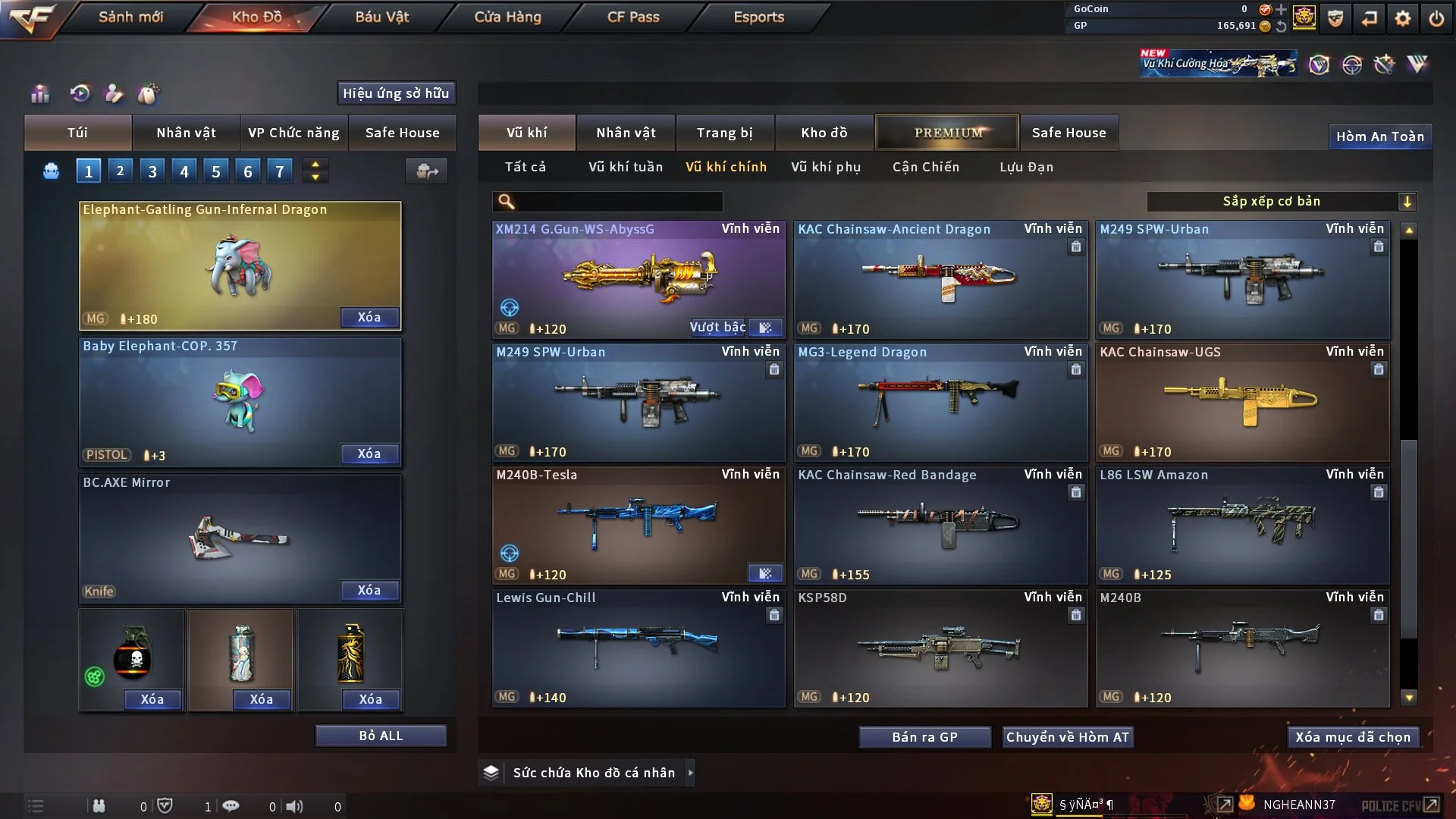The width and height of the screenshot is (1456, 819).
Task: Select the MG3-Legend Dragon weapon card
Action: (940, 402)
